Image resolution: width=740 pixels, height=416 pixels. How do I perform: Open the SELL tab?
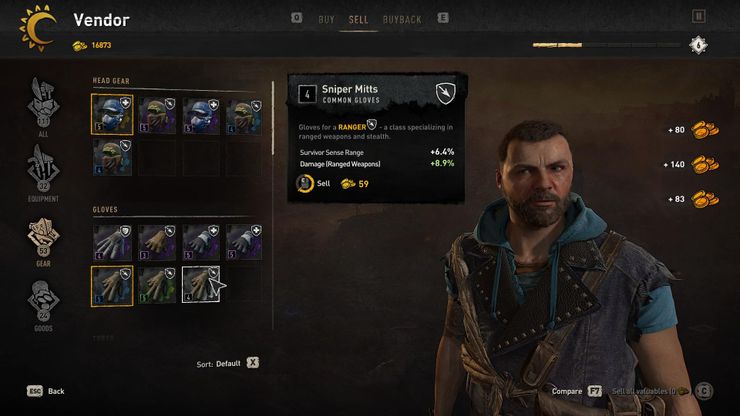(x=358, y=19)
